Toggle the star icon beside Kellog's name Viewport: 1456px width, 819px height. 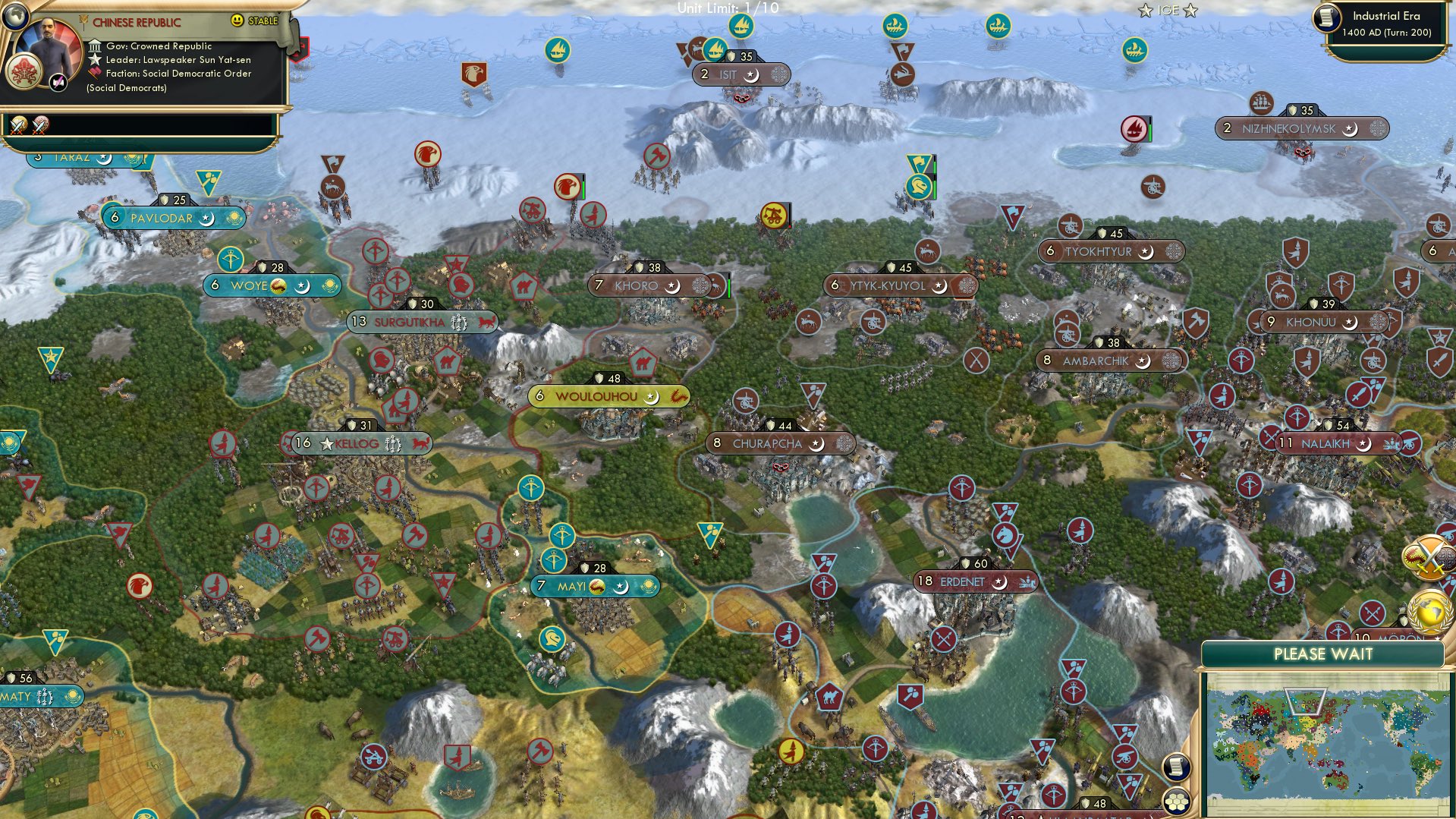(x=328, y=444)
